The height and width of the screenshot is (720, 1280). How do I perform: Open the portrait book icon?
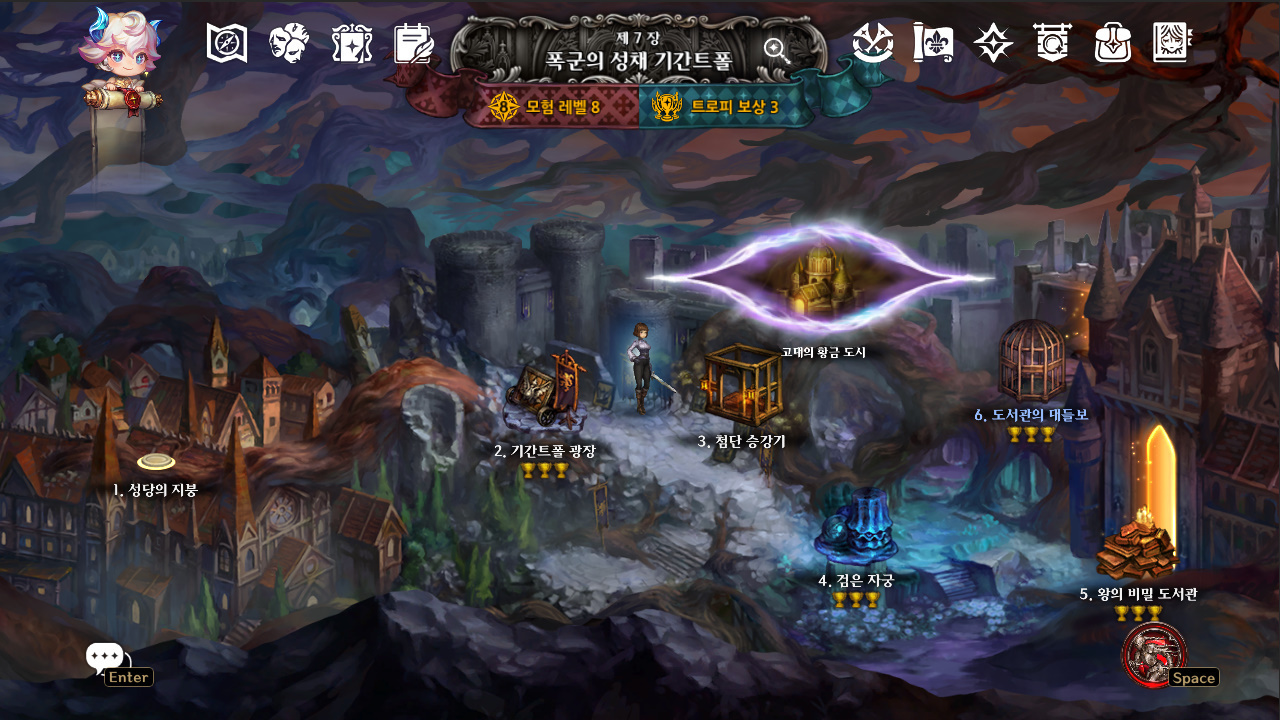click(x=1173, y=43)
